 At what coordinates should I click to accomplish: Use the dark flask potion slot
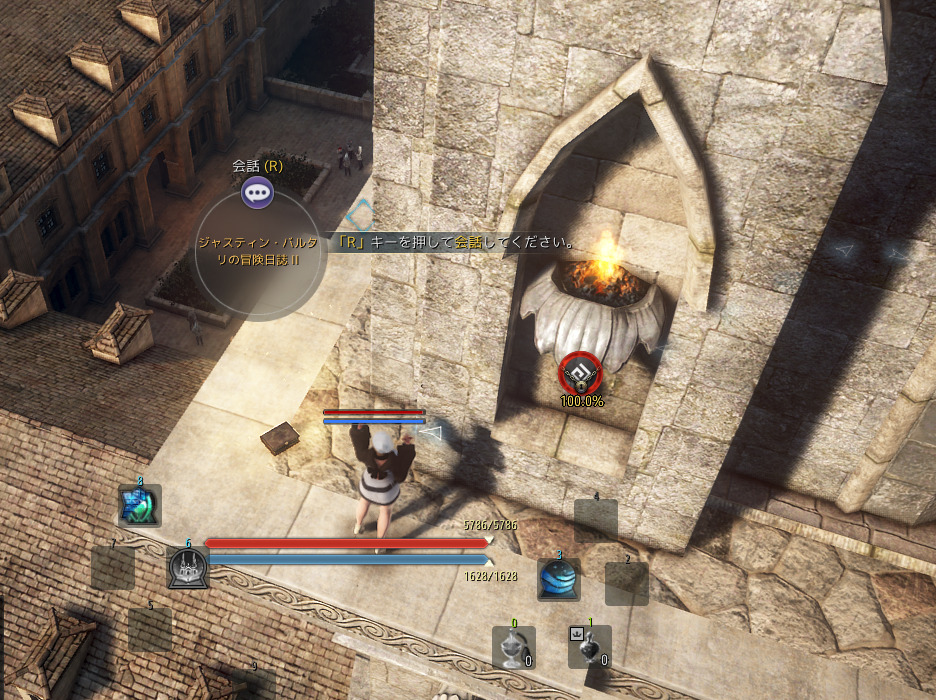pyautogui.click(x=589, y=648)
